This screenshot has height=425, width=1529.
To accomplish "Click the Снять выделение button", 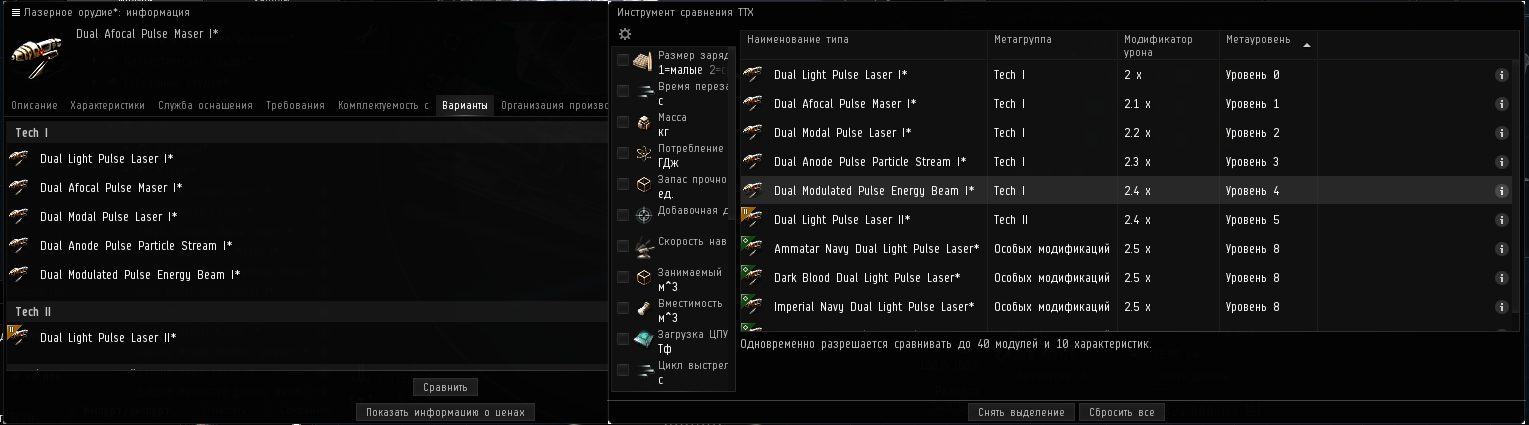I will [1021, 412].
